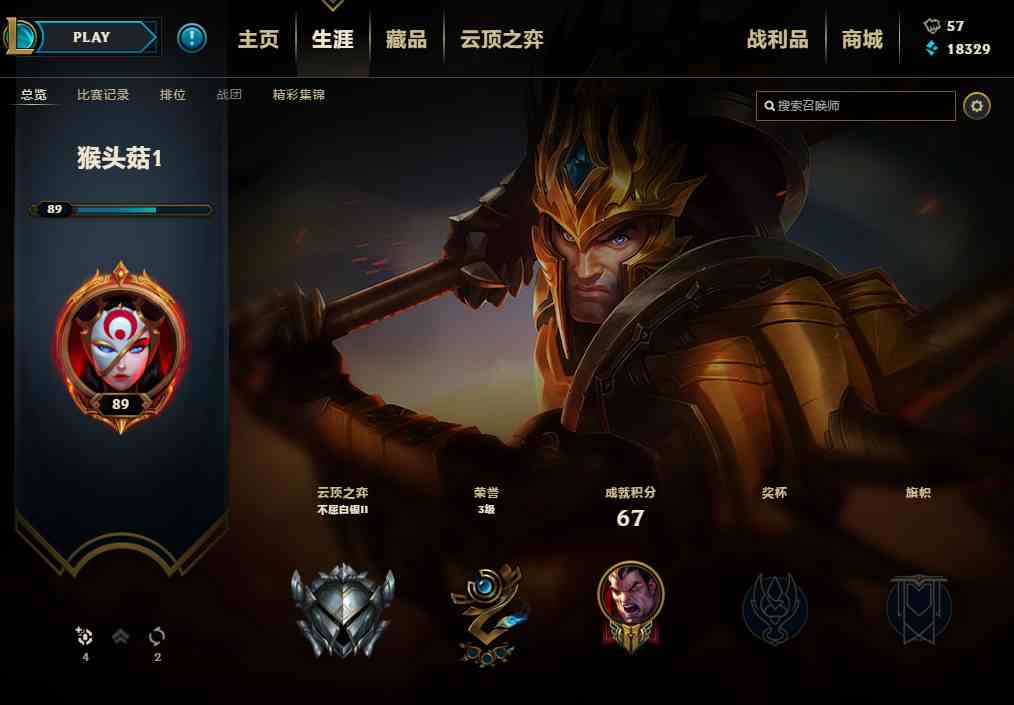Open the 战利品 loot page
Image resolution: width=1014 pixels, height=705 pixels.
pos(777,39)
